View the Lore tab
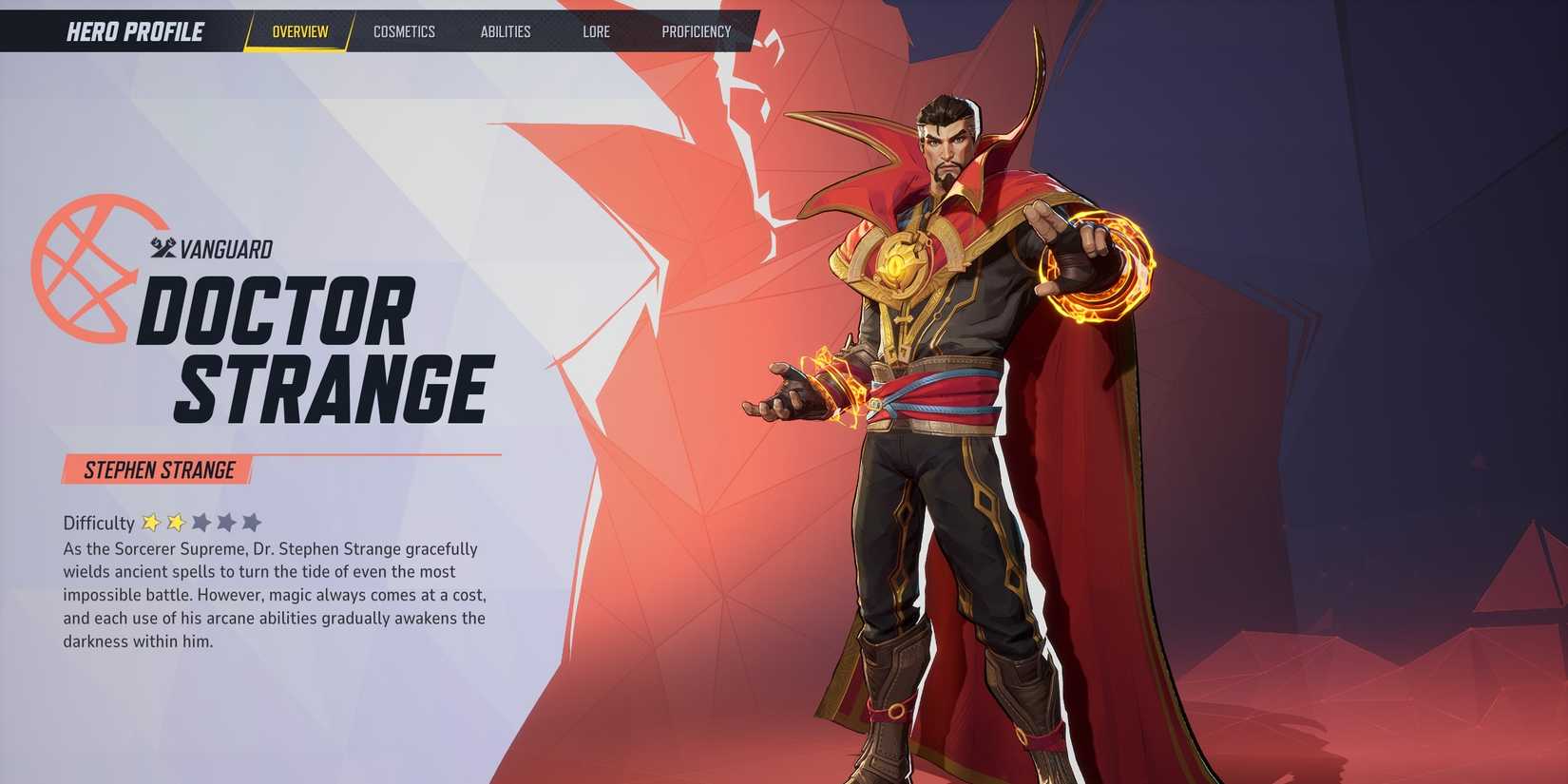1568x784 pixels. pos(596,31)
